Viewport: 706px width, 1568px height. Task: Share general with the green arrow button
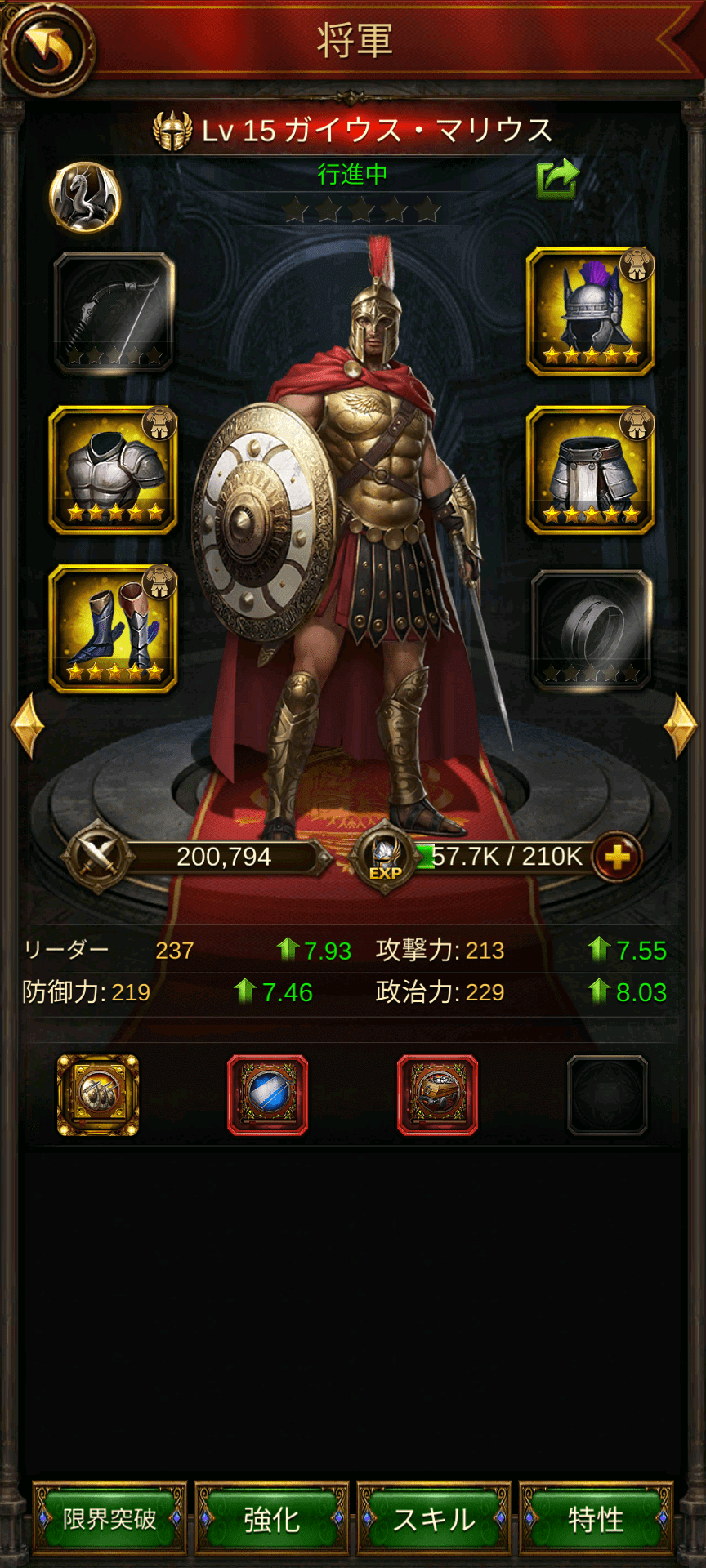[557, 179]
